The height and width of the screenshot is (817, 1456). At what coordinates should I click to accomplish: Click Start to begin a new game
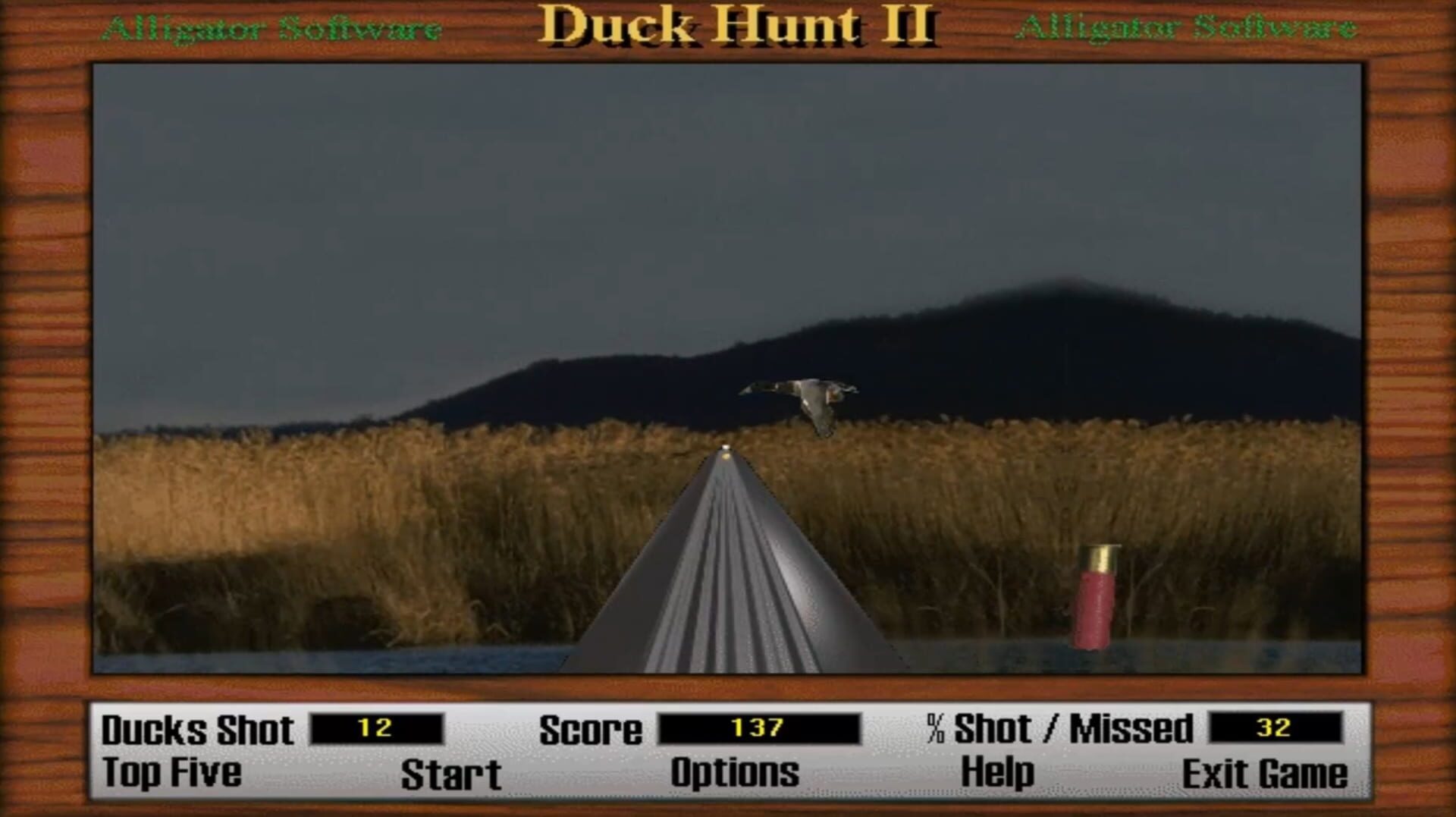(x=450, y=772)
